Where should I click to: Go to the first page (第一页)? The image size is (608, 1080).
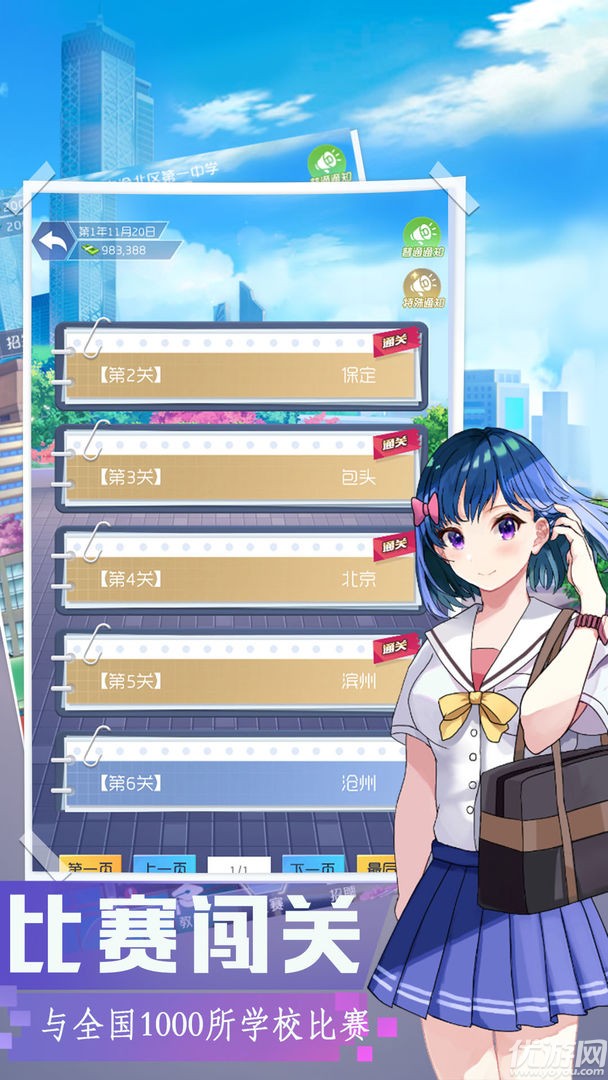click(x=91, y=867)
